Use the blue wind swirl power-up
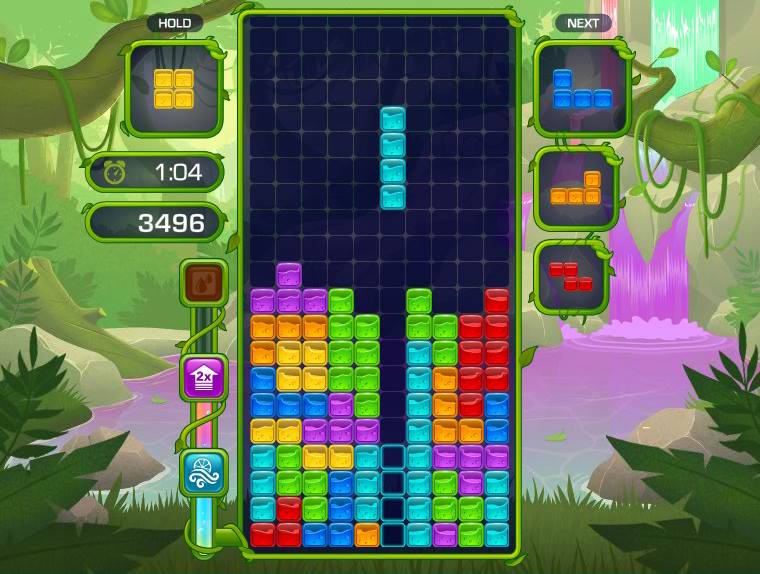Image resolution: width=760 pixels, height=574 pixels. point(203,472)
